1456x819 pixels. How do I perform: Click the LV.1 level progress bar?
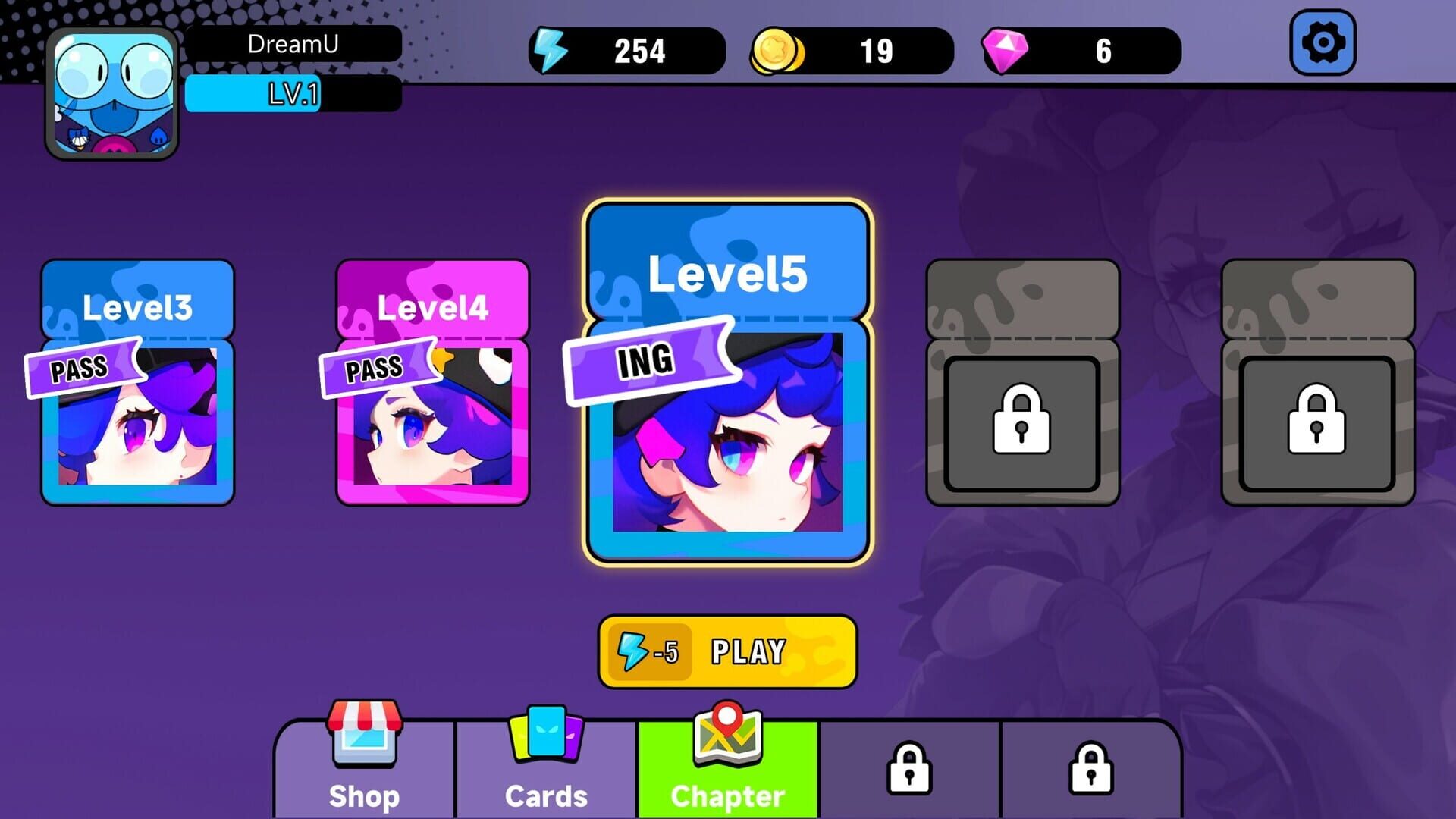tap(292, 94)
